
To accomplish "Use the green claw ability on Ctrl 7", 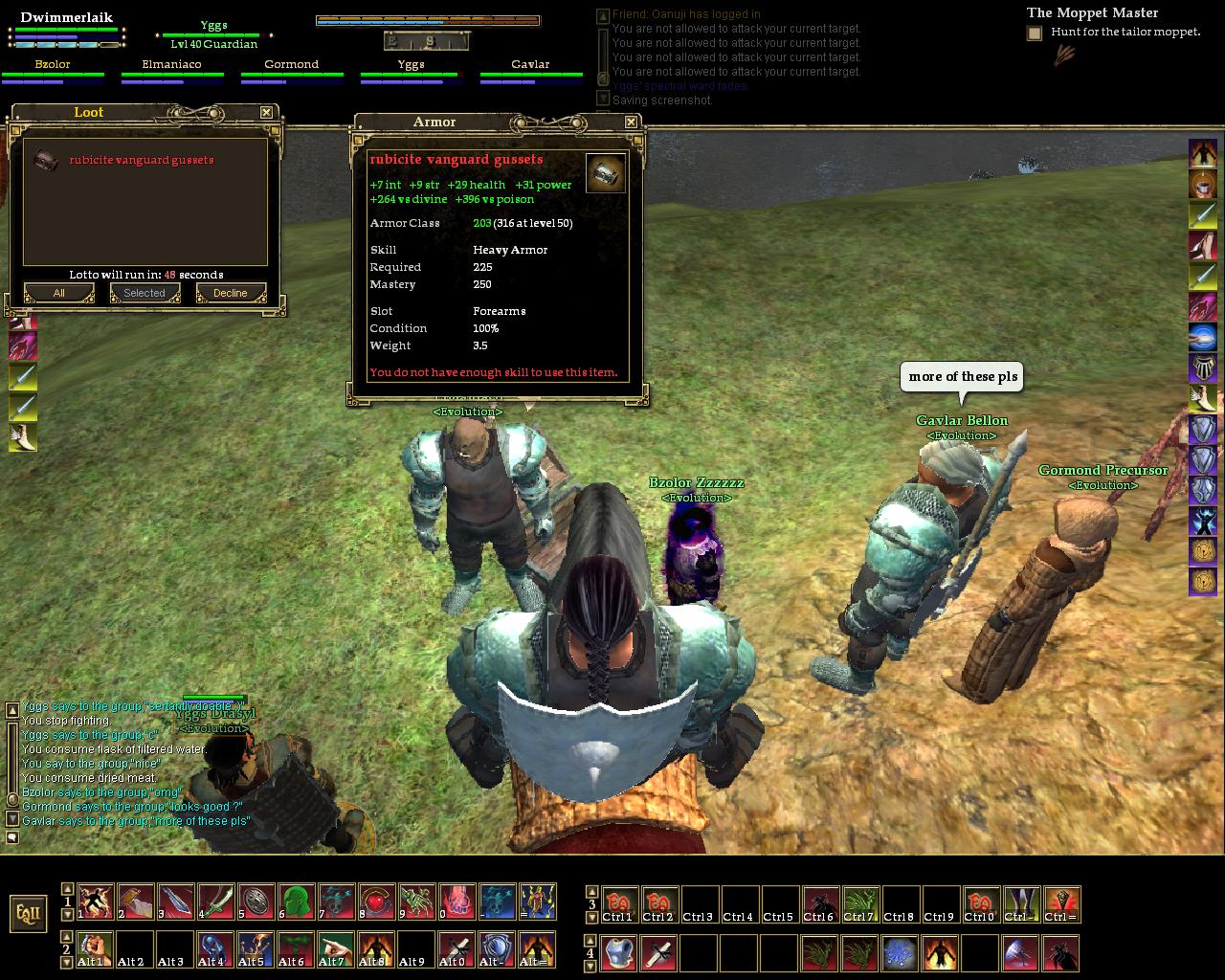I will [x=859, y=903].
